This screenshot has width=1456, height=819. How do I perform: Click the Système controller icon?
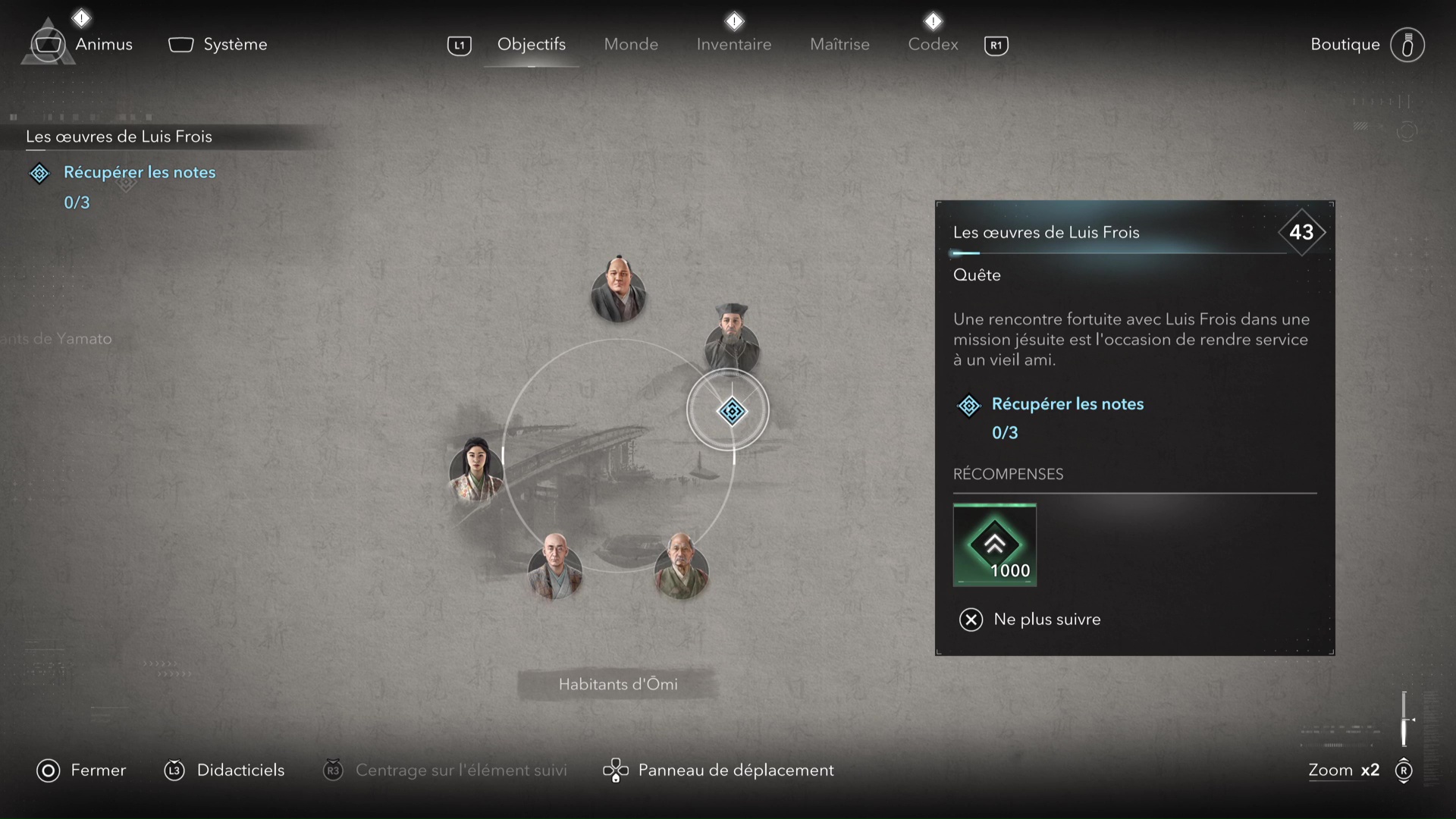(180, 45)
